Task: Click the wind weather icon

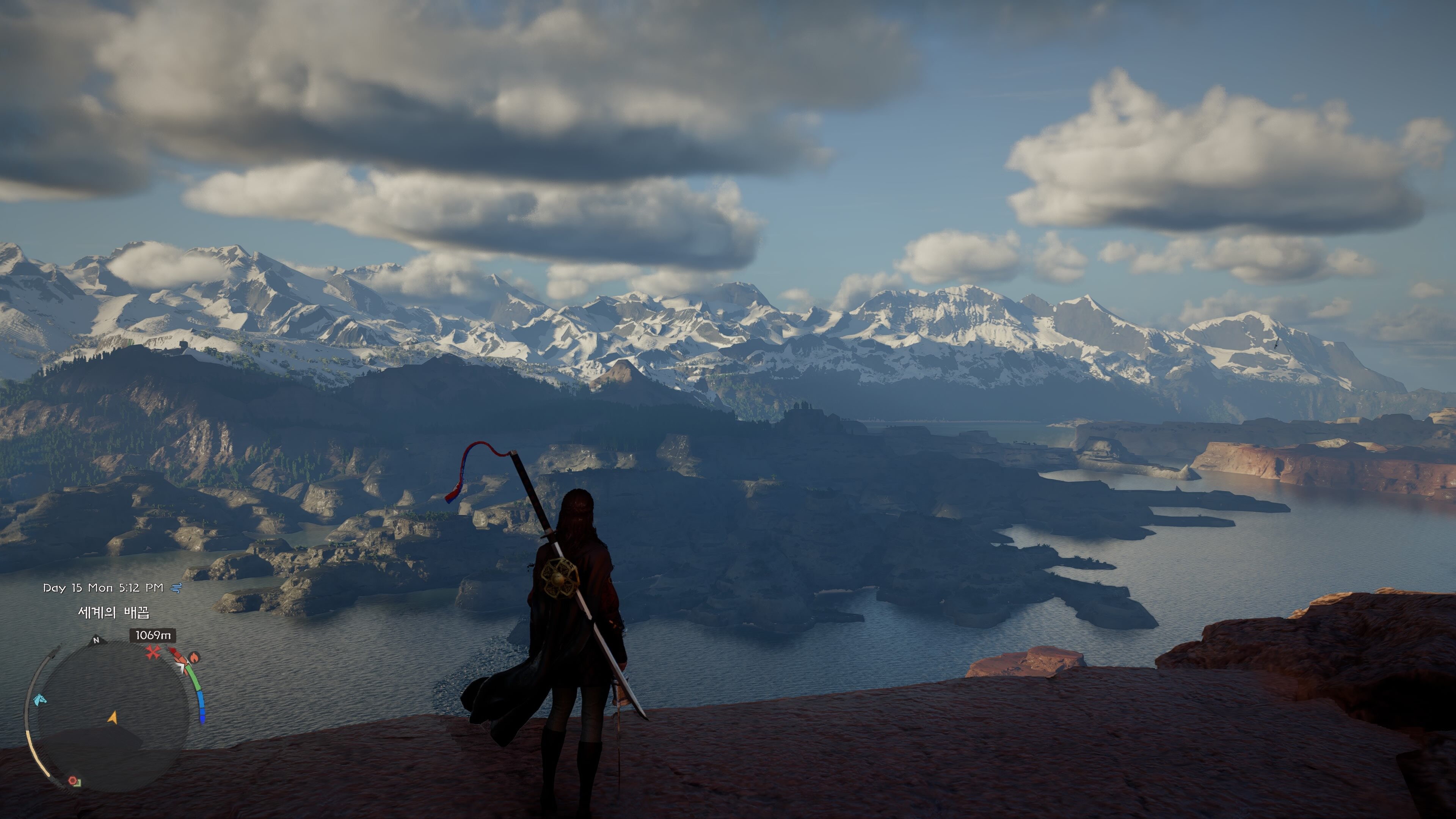Action: tap(176, 588)
